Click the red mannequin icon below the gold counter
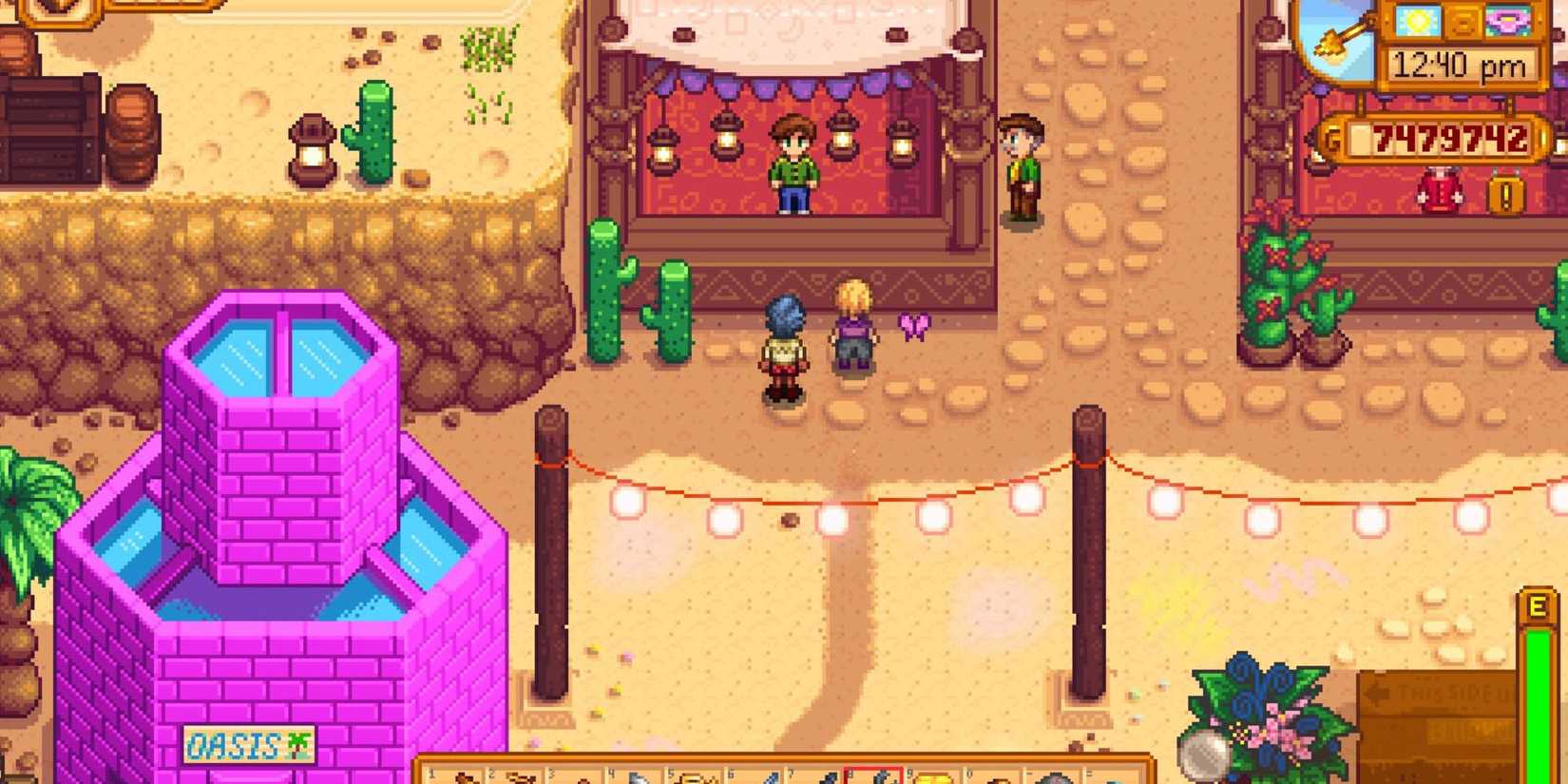 1439,190
